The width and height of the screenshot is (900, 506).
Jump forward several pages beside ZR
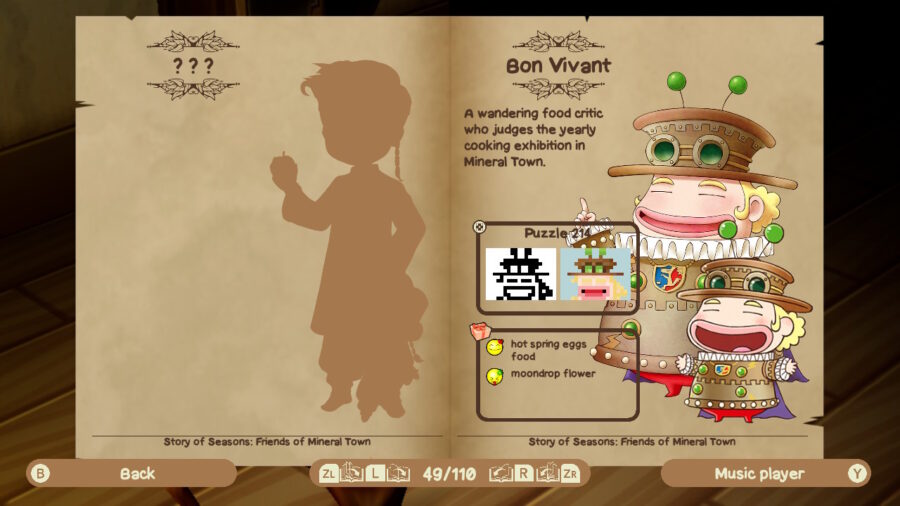547,473
